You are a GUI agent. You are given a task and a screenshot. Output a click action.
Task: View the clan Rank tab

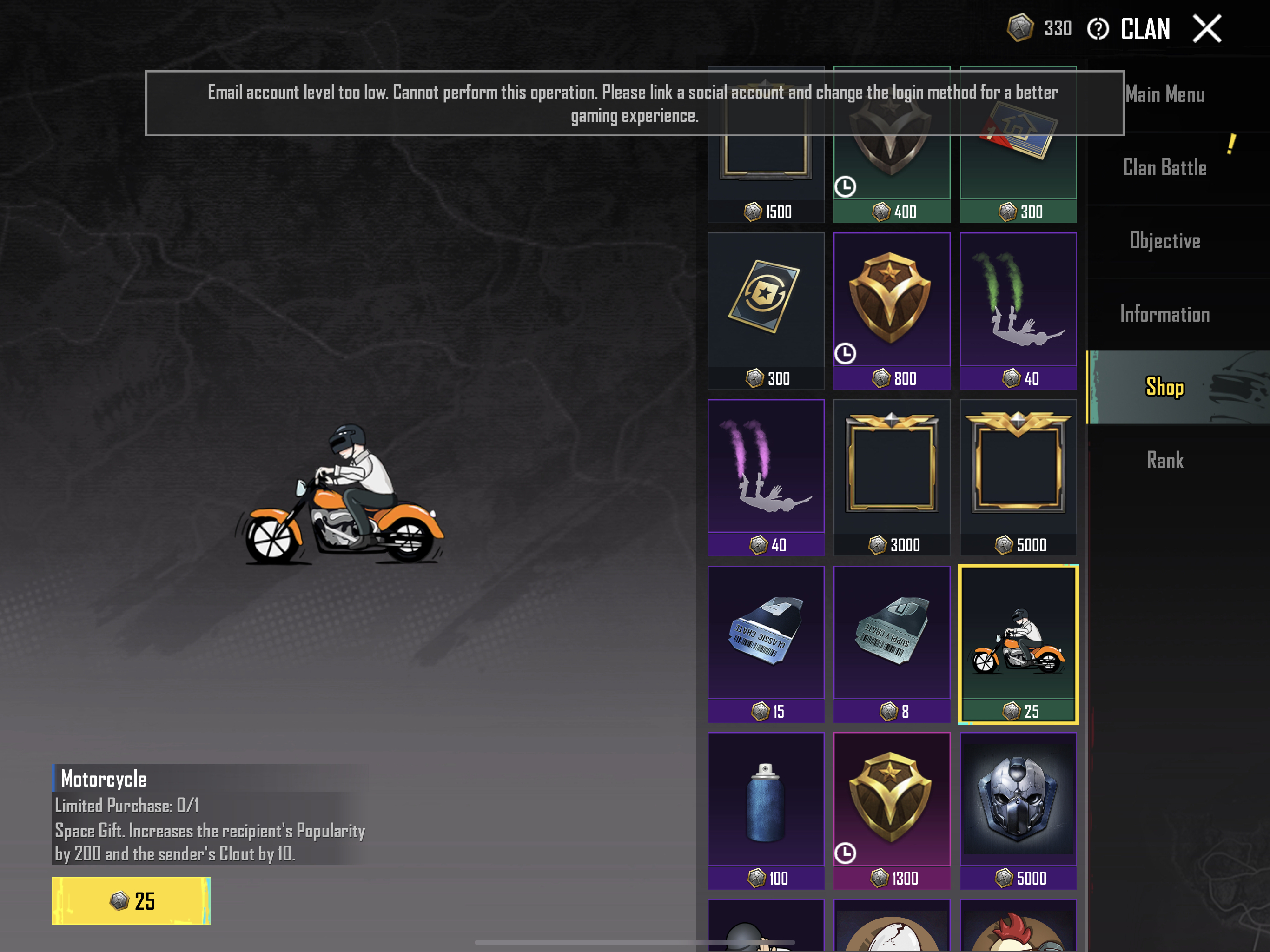(x=1164, y=460)
